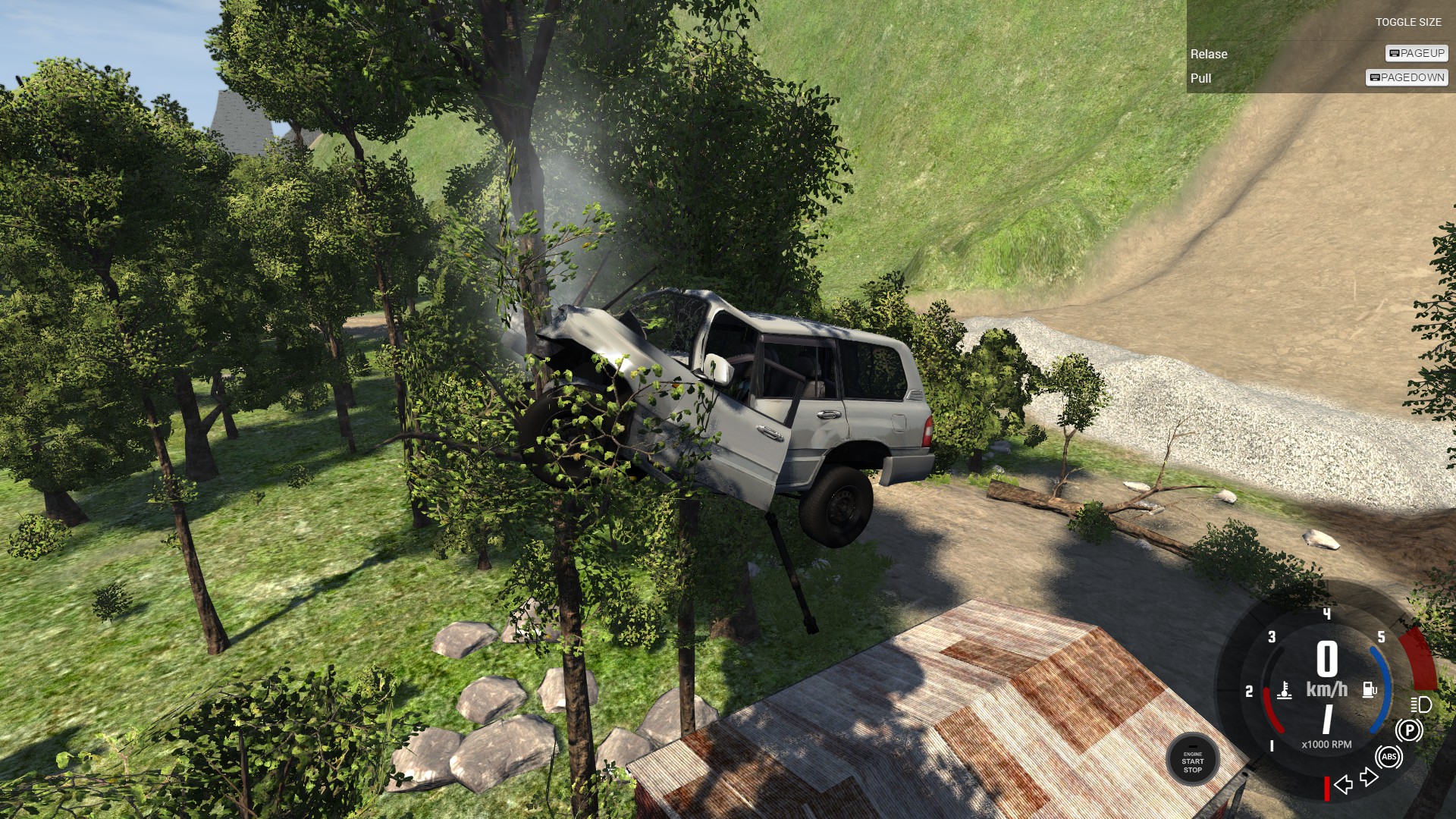
Task: Click the PAGEDOWN binding next to Pull
Action: pyautogui.click(x=1406, y=77)
